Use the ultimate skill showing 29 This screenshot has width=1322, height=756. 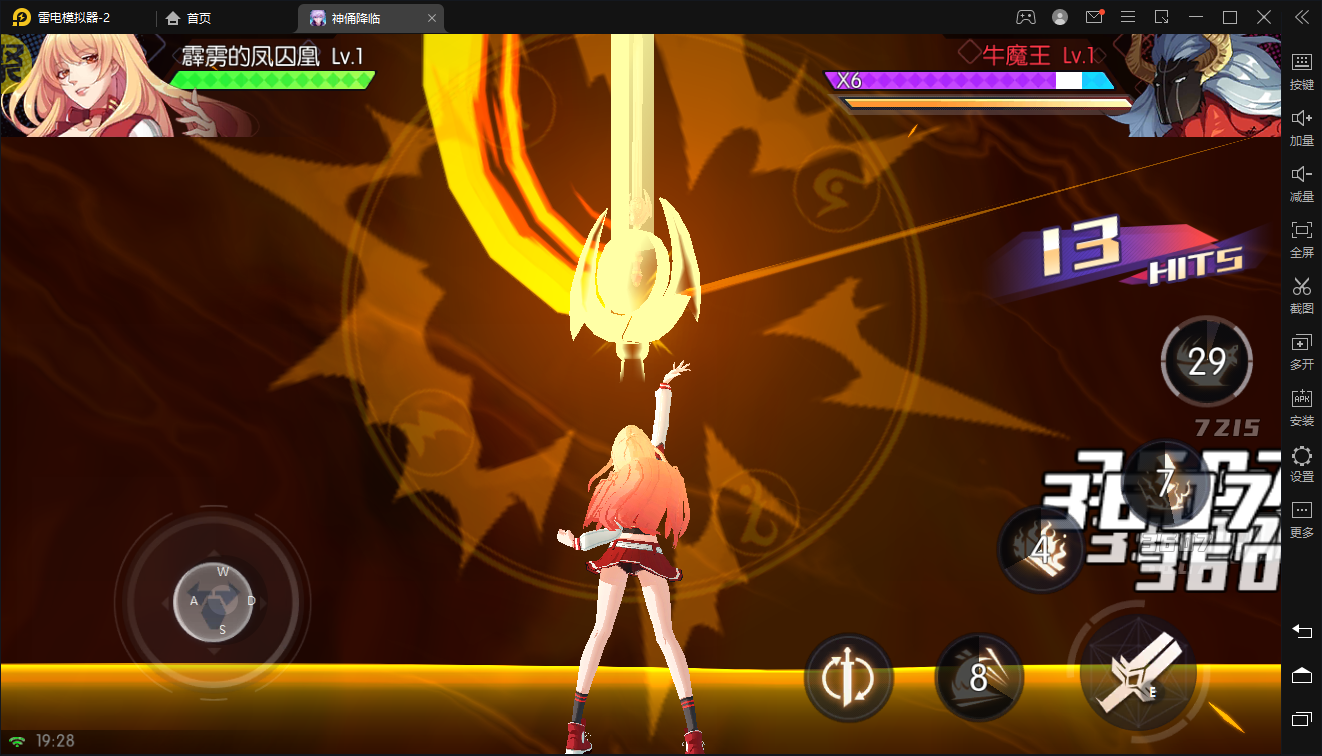(x=1206, y=361)
